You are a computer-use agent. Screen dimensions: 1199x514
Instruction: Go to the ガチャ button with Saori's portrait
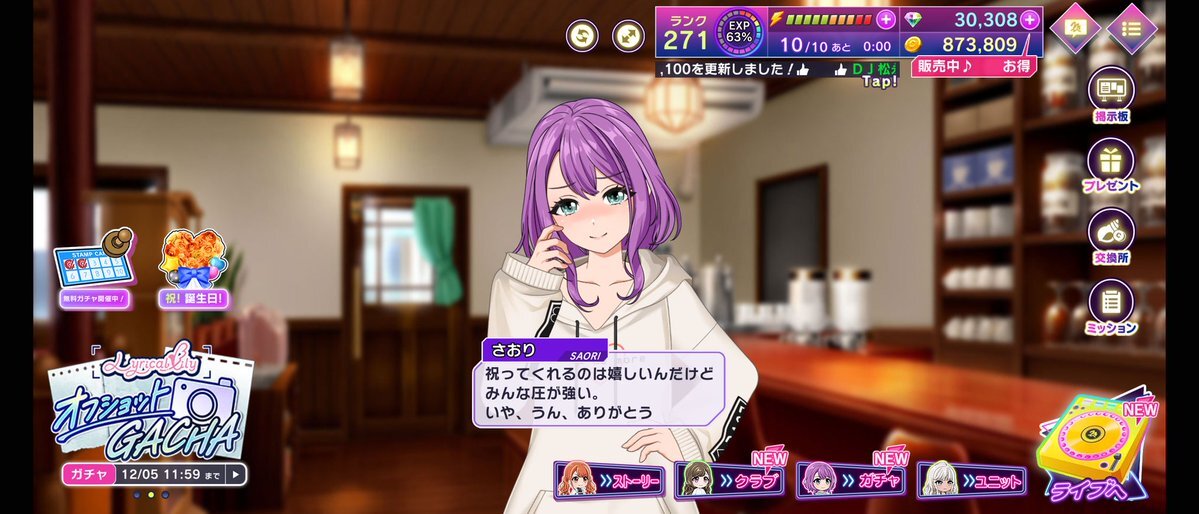pos(852,481)
